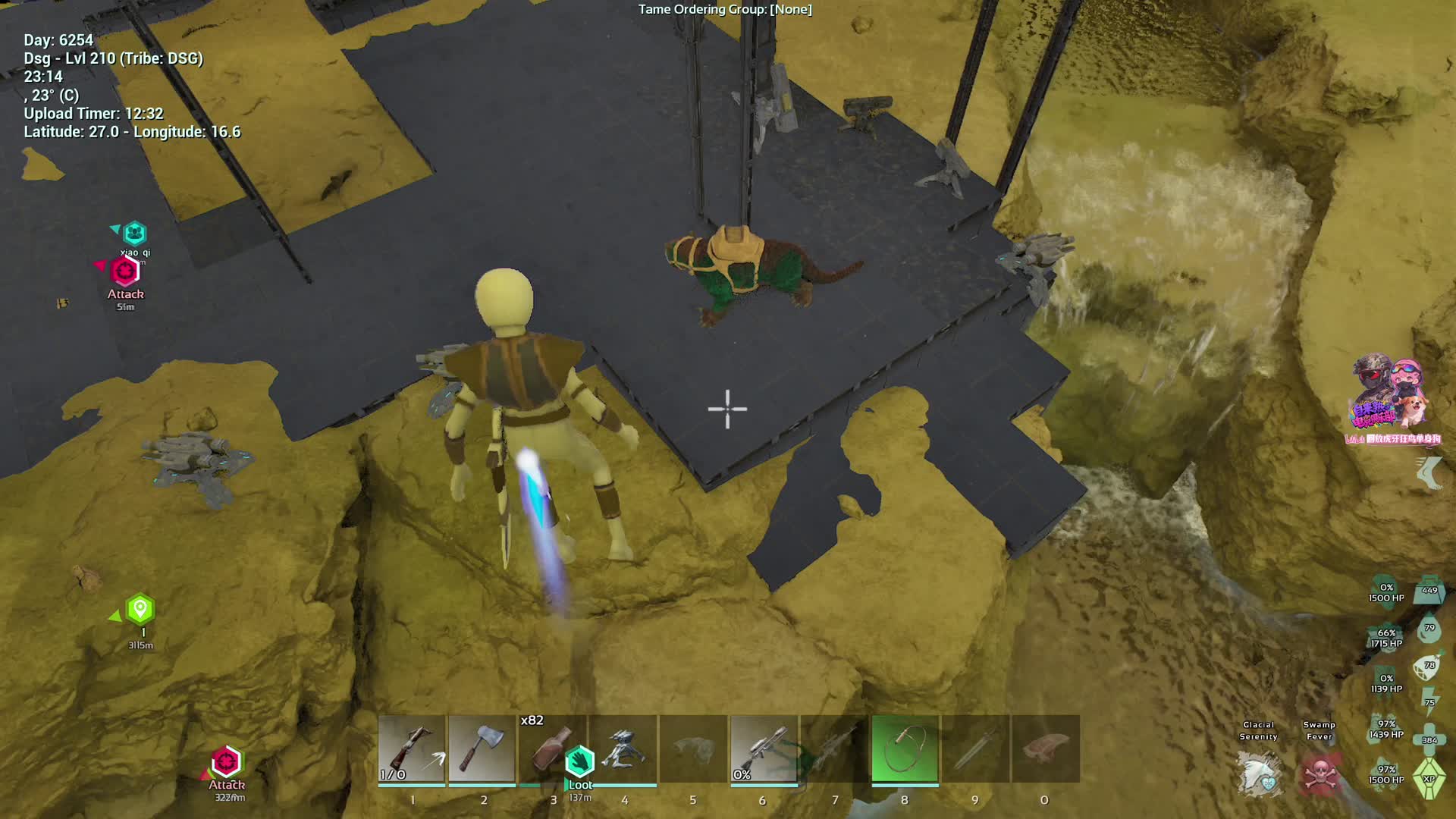1456x819 pixels.
Task: Use the raw meat in slot 0
Action: [x=1046, y=749]
